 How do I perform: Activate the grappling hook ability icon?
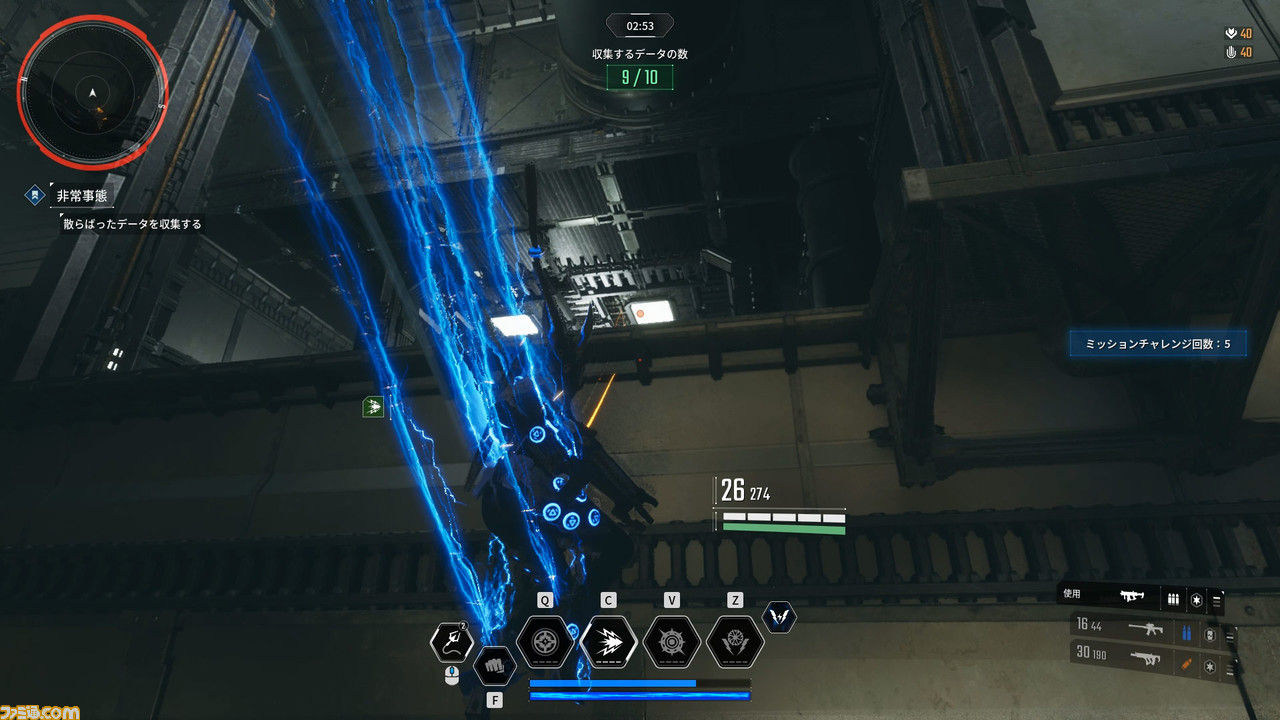pos(451,641)
